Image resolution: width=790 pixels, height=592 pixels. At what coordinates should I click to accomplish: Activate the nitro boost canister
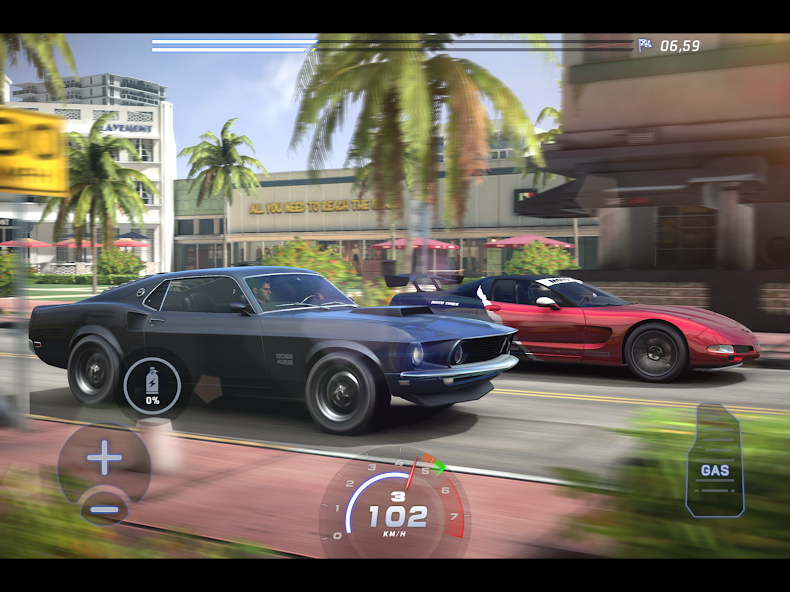pyautogui.click(x=152, y=385)
